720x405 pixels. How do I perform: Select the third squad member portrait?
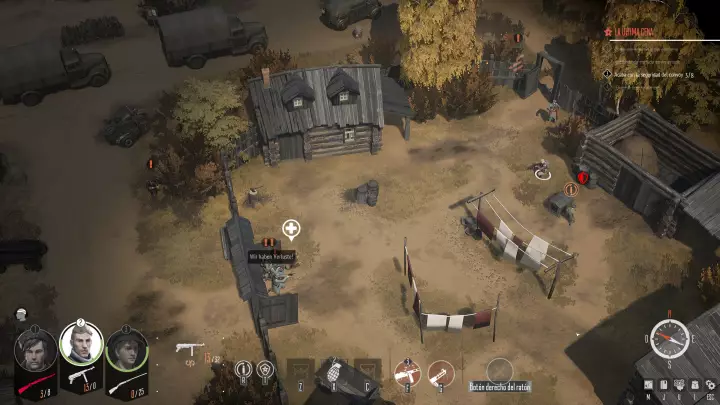[126, 348]
